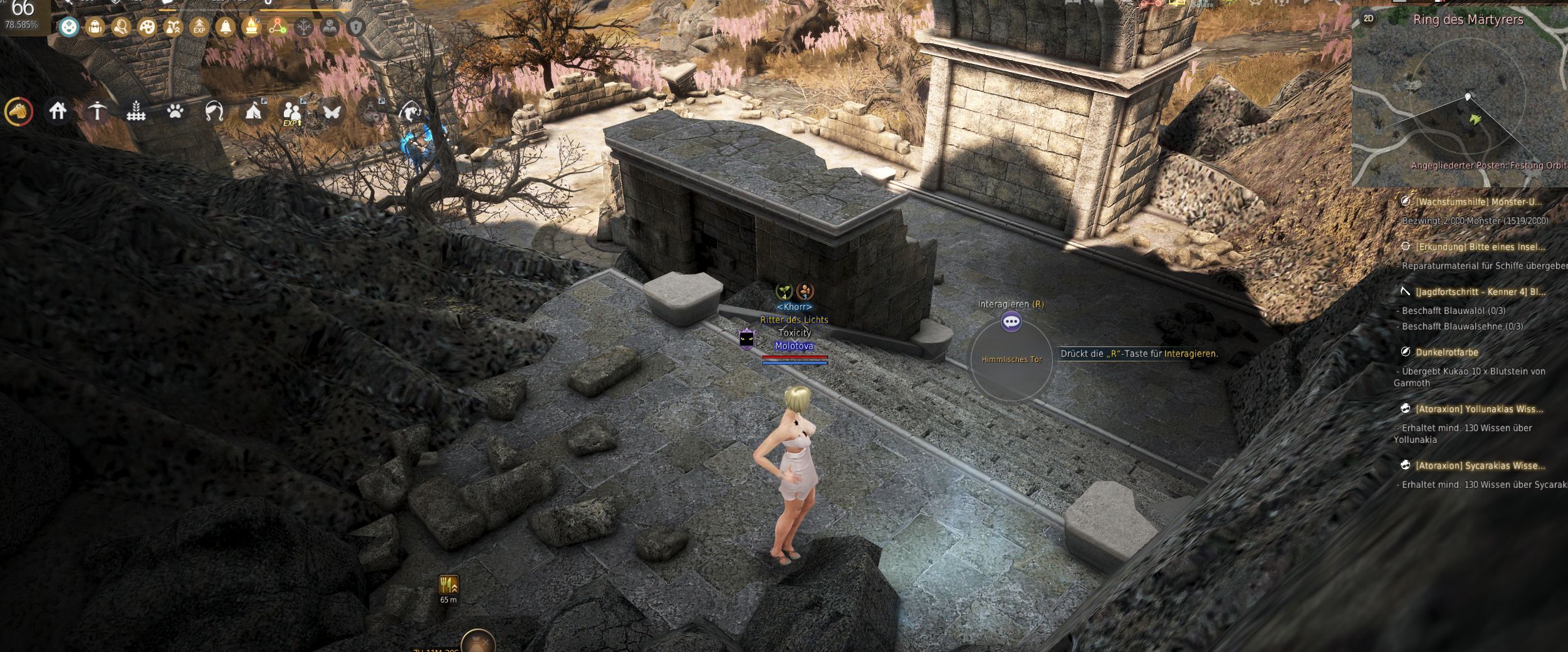Click the tent camp icon

click(x=253, y=111)
